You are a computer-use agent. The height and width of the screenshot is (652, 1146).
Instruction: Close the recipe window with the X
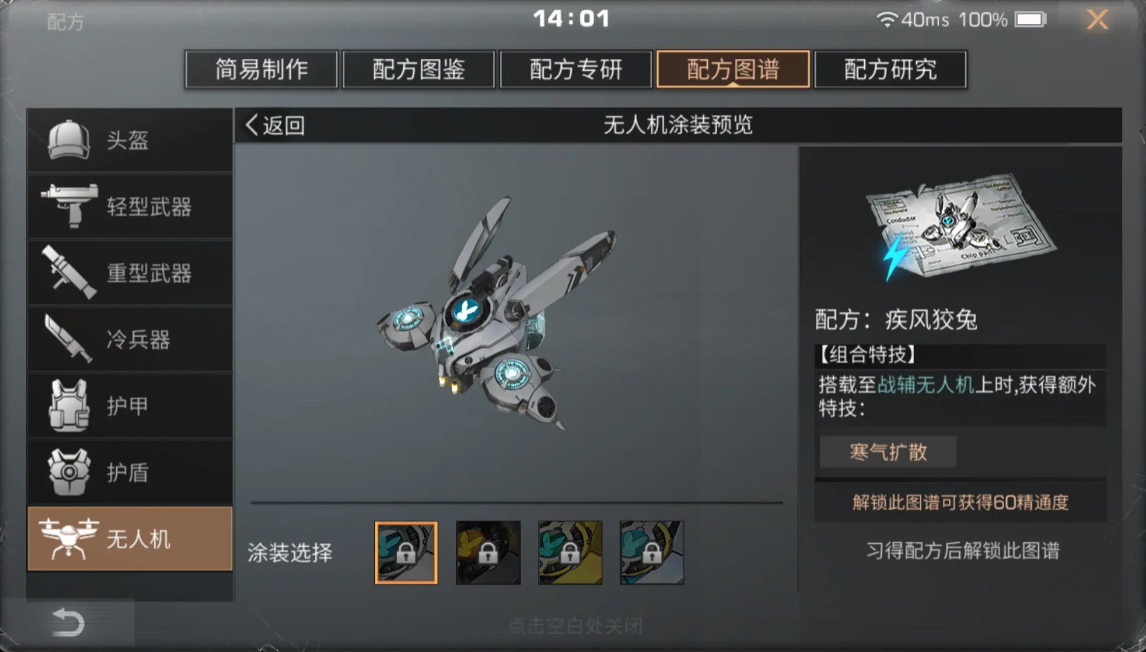click(1097, 20)
